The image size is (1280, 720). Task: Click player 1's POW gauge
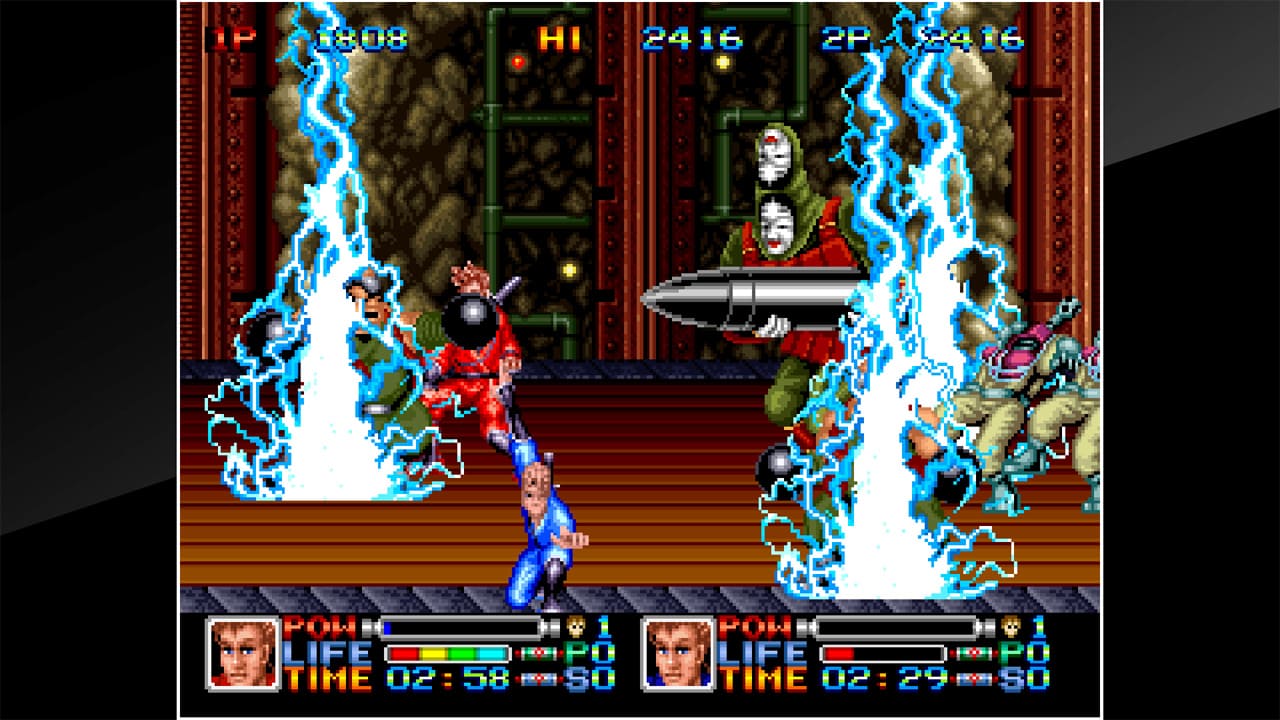[459, 628]
